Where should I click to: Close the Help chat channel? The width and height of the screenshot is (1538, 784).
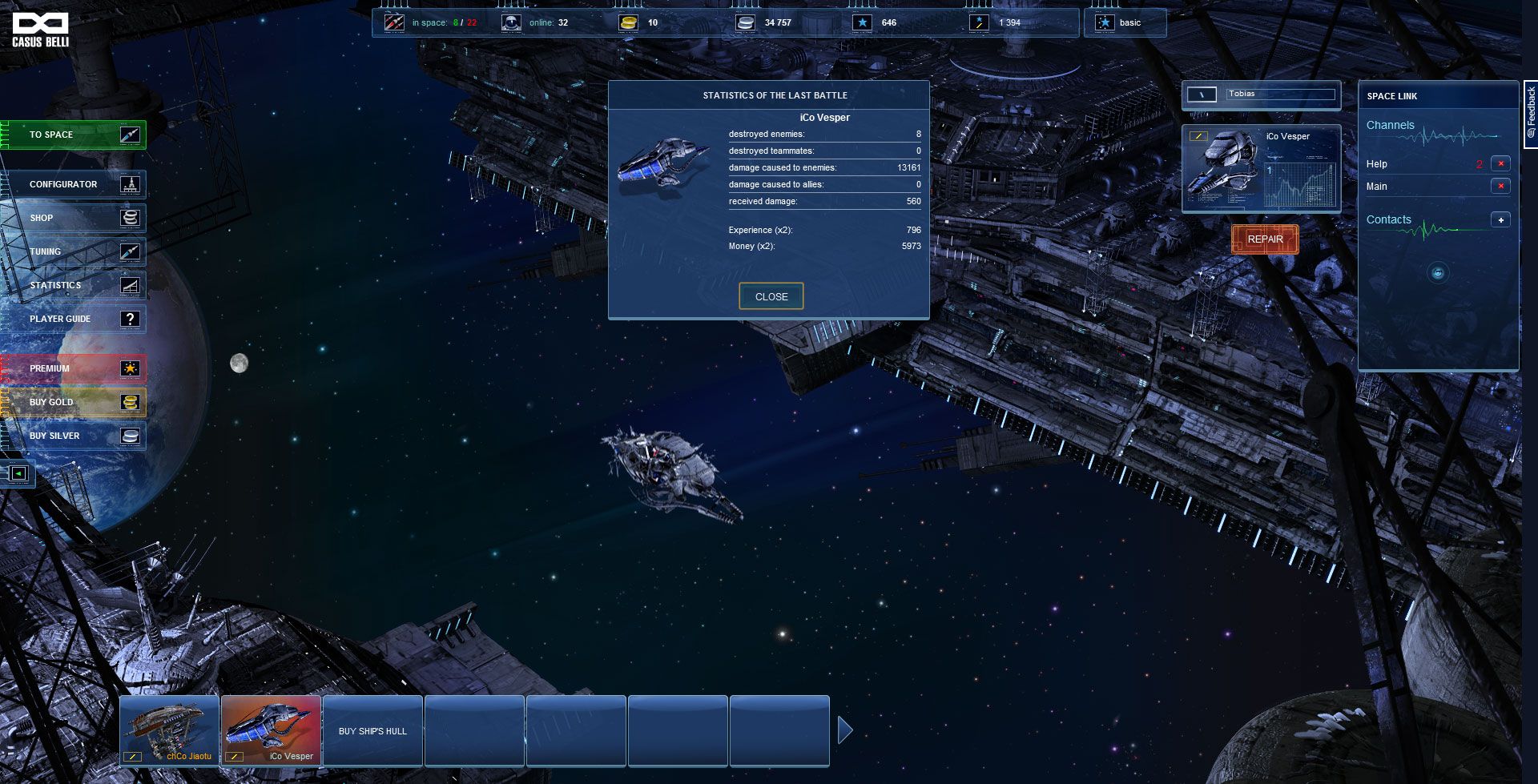1500,163
